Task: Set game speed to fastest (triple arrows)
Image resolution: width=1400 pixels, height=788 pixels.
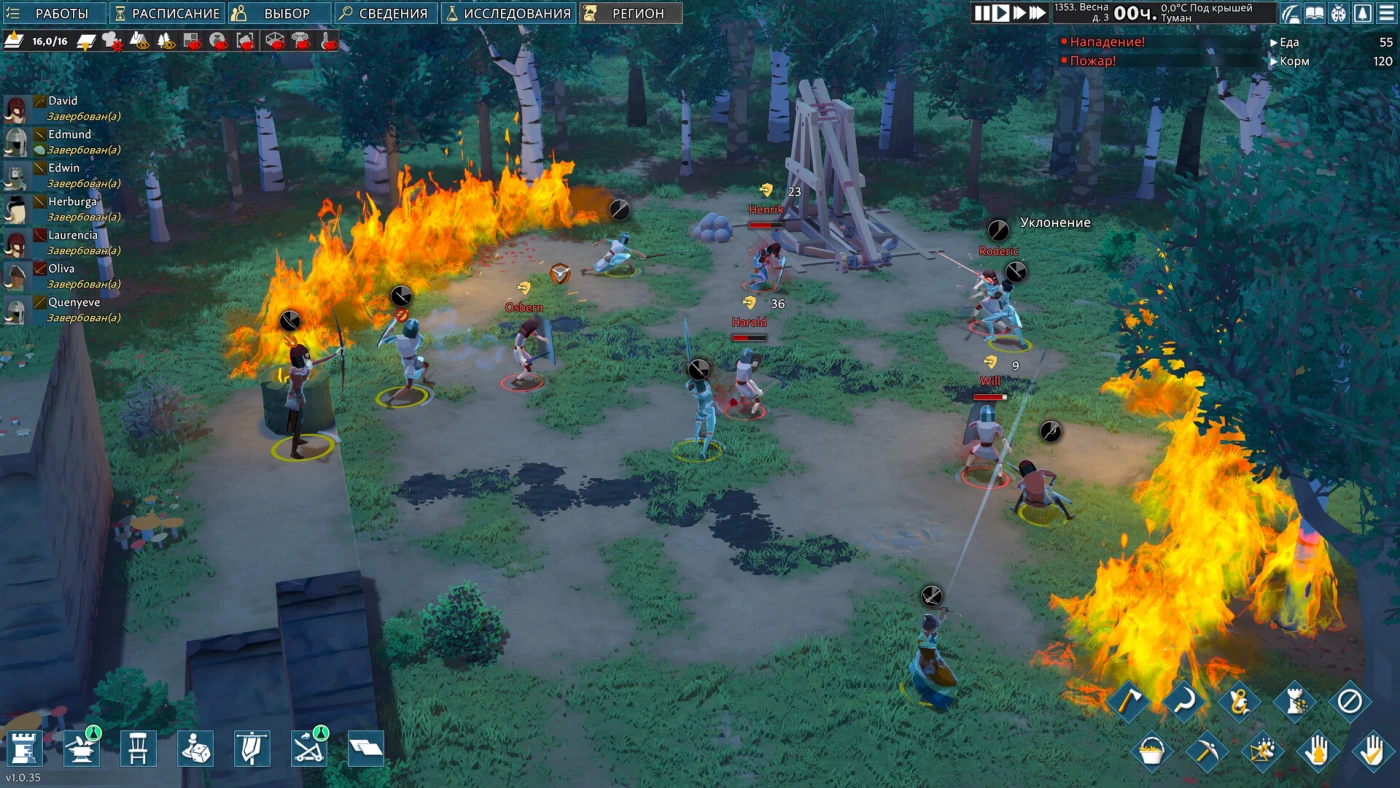Action: (1037, 13)
